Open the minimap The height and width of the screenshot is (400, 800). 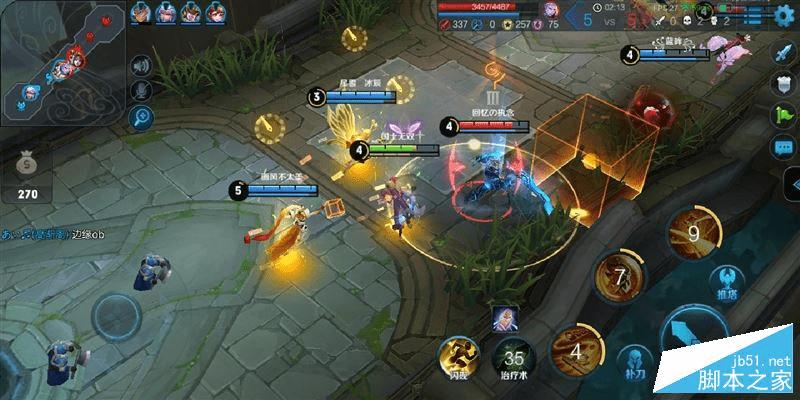tap(62, 60)
